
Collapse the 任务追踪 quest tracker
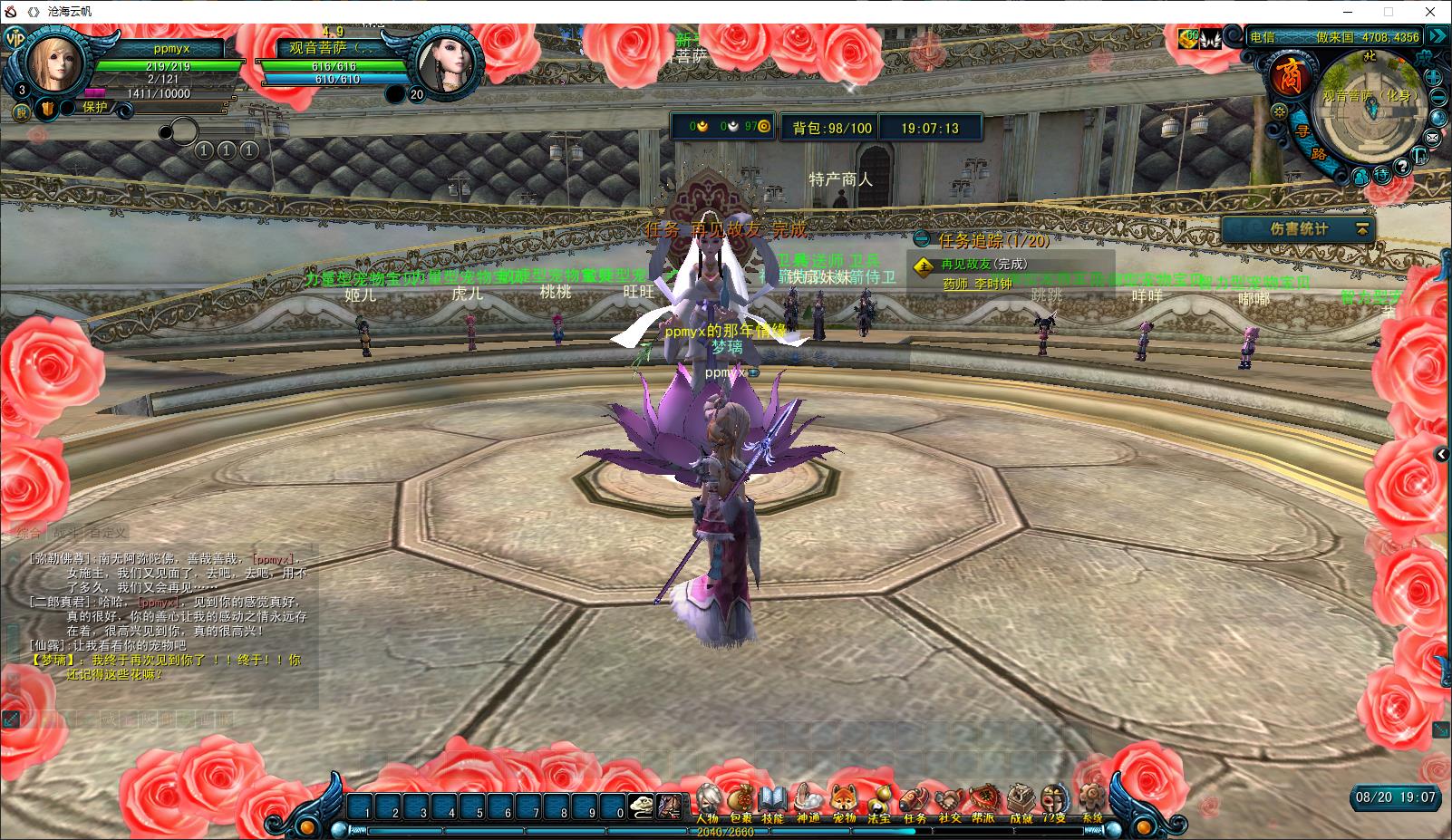(922, 240)
